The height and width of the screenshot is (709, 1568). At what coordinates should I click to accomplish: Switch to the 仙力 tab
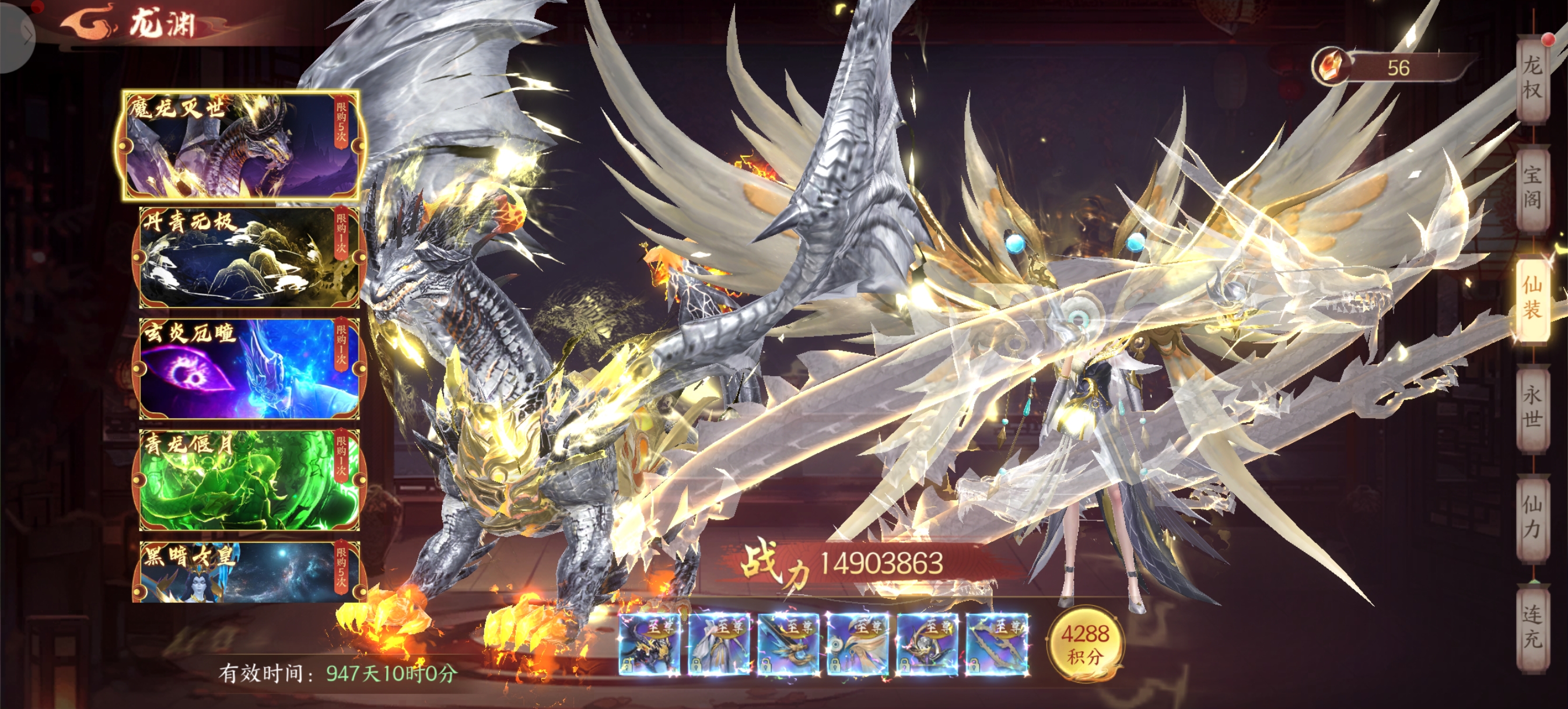1531,517
